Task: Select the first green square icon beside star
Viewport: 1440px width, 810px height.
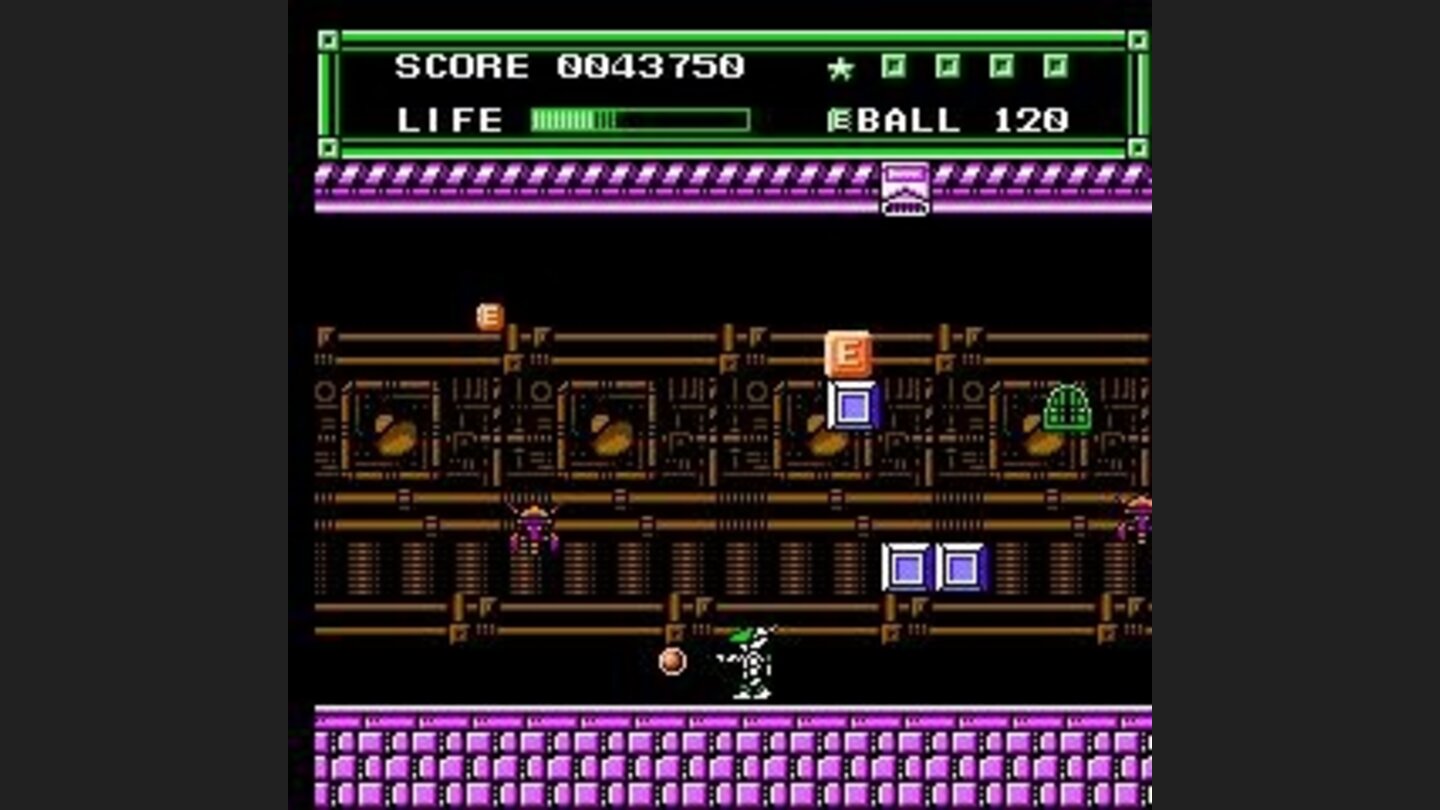Action: click(895, 64)
